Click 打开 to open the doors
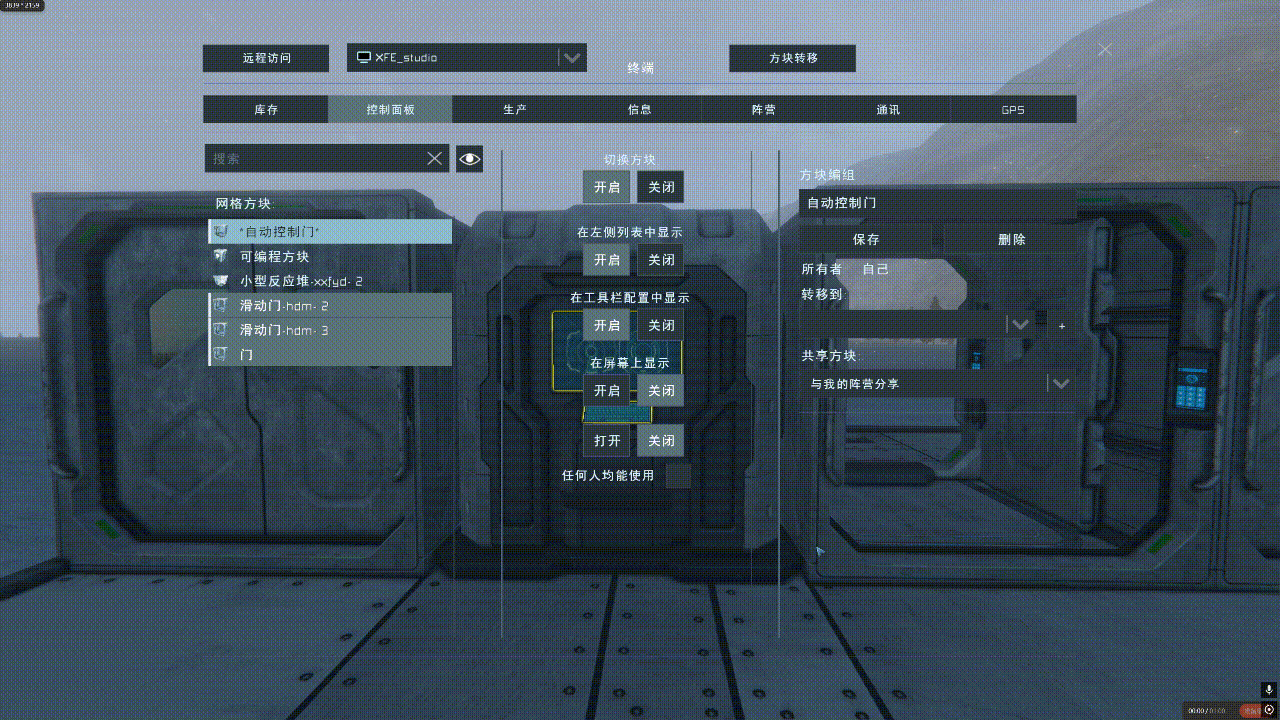 click(607, 441)
